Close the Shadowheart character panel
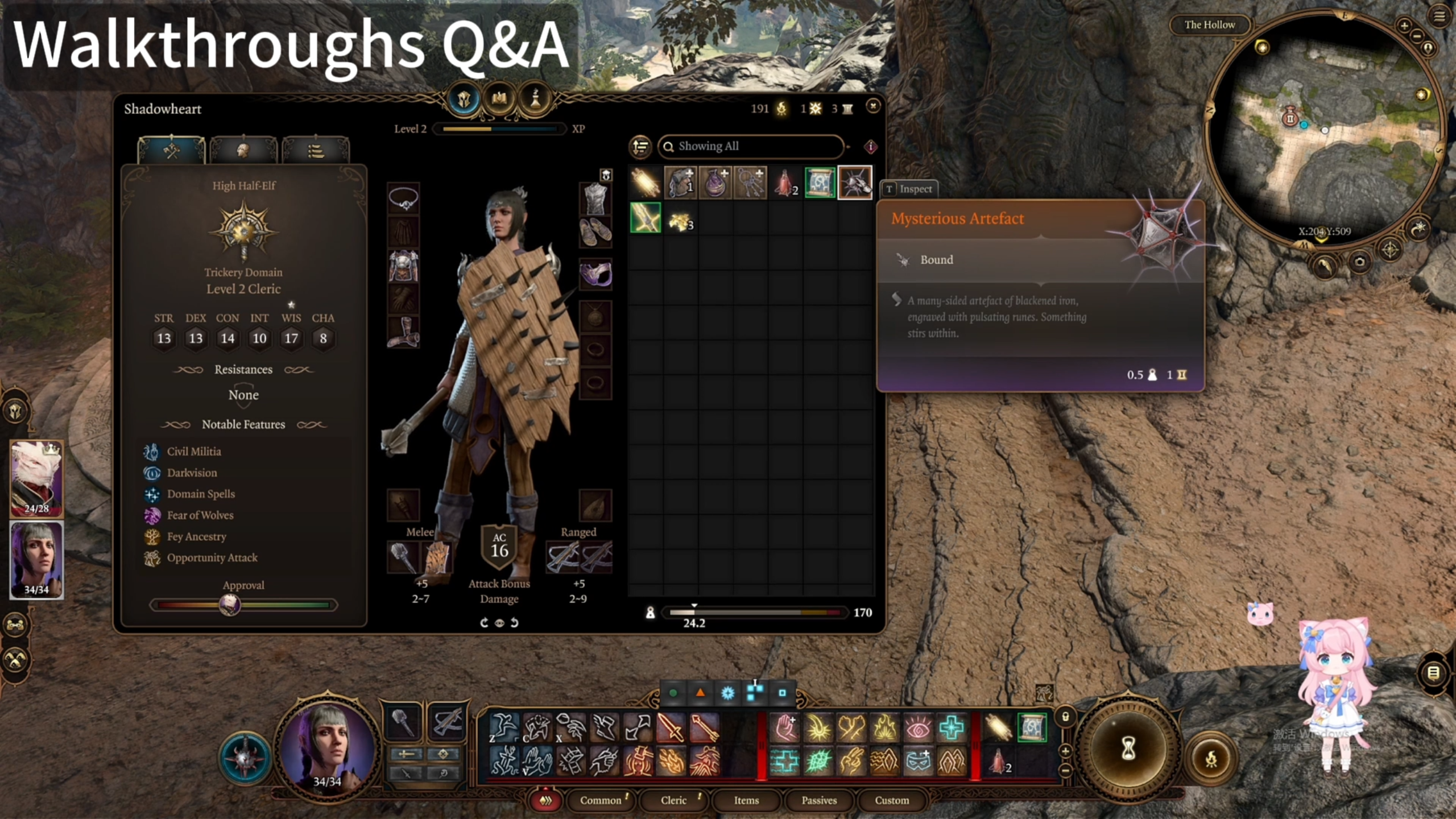 tap(872, 106)
